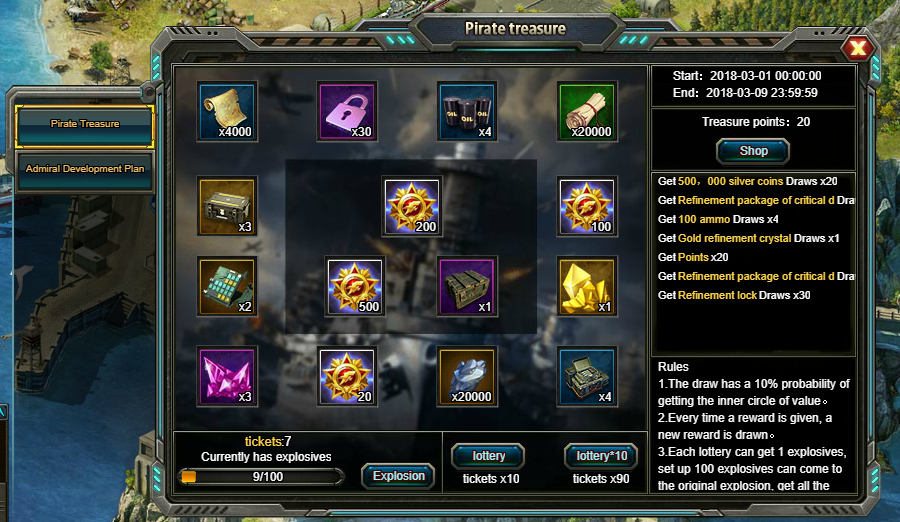The image size is (900, 522).
Task: Select the map scroll x4000 reward
Action: click(228, 111)
